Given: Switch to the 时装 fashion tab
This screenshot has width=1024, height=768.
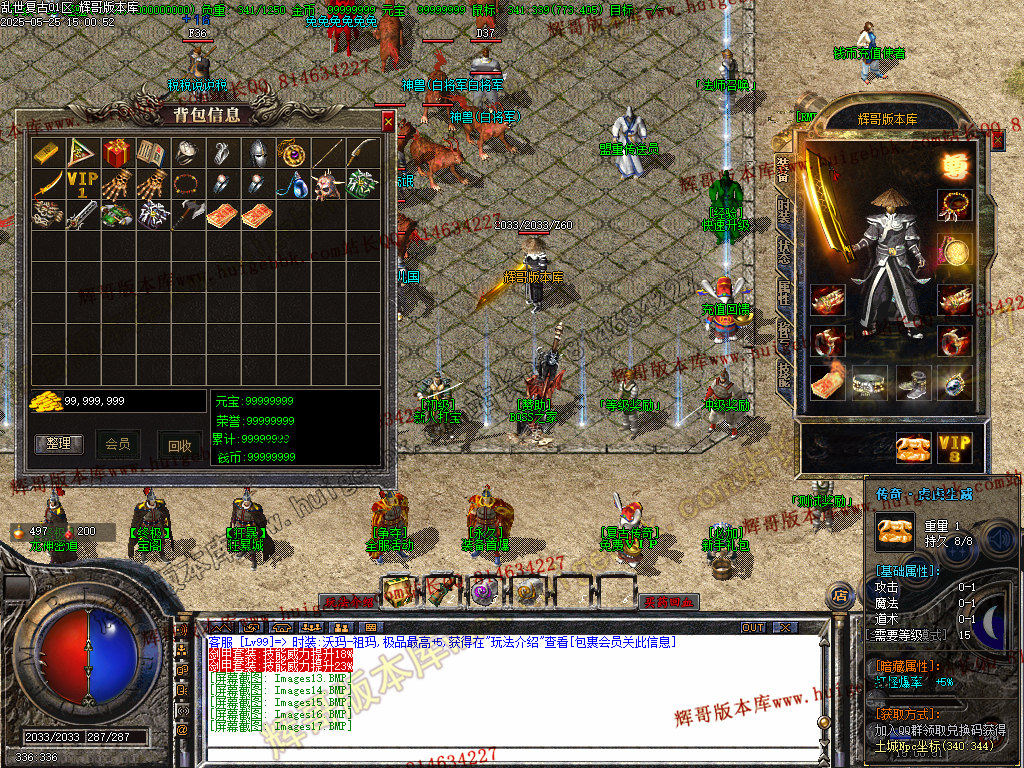Looking at the screenshot, I should [784, 211].
